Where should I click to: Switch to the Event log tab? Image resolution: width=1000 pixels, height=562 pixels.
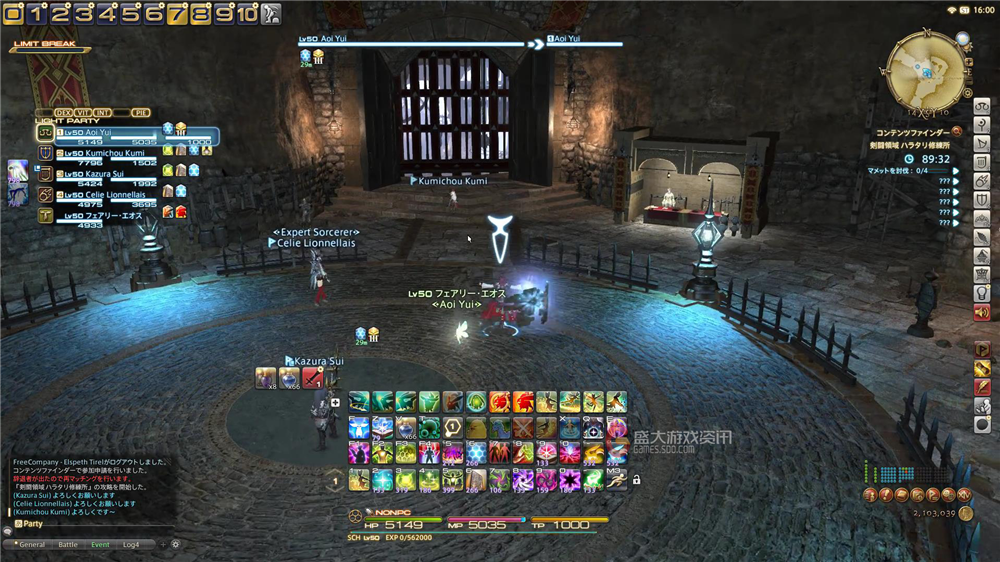[100, 544]
